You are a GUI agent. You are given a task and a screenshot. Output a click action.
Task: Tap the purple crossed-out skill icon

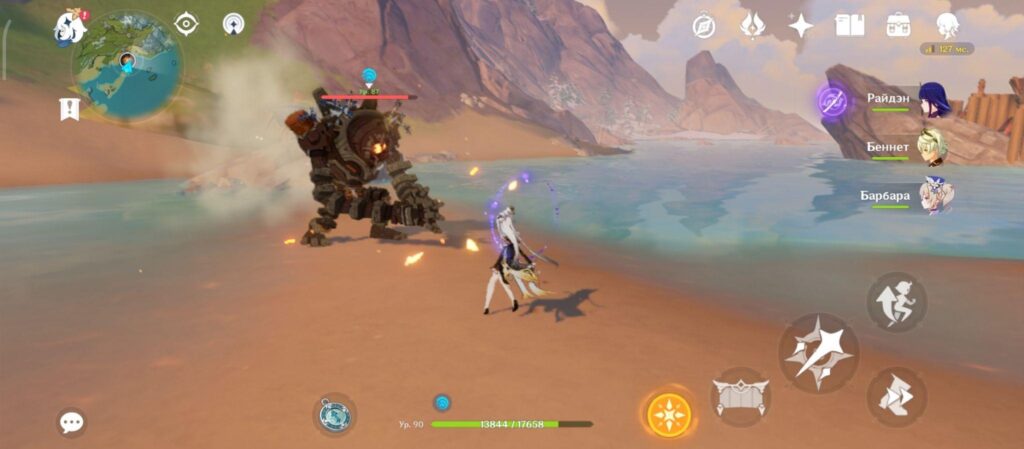(x=832, y=100)
